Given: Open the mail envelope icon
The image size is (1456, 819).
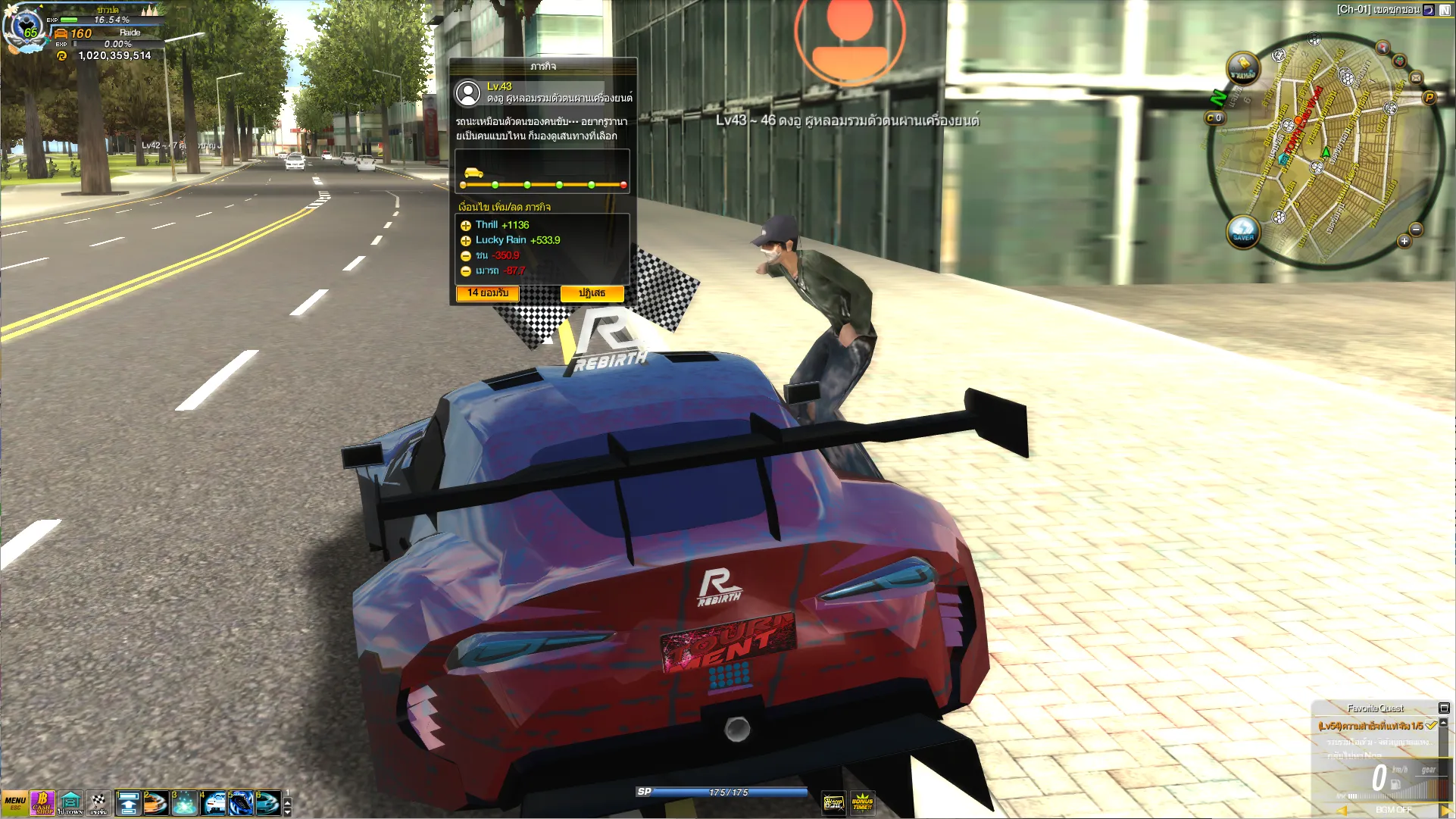Looking at the screenshot, I should tap(1416, 77).
